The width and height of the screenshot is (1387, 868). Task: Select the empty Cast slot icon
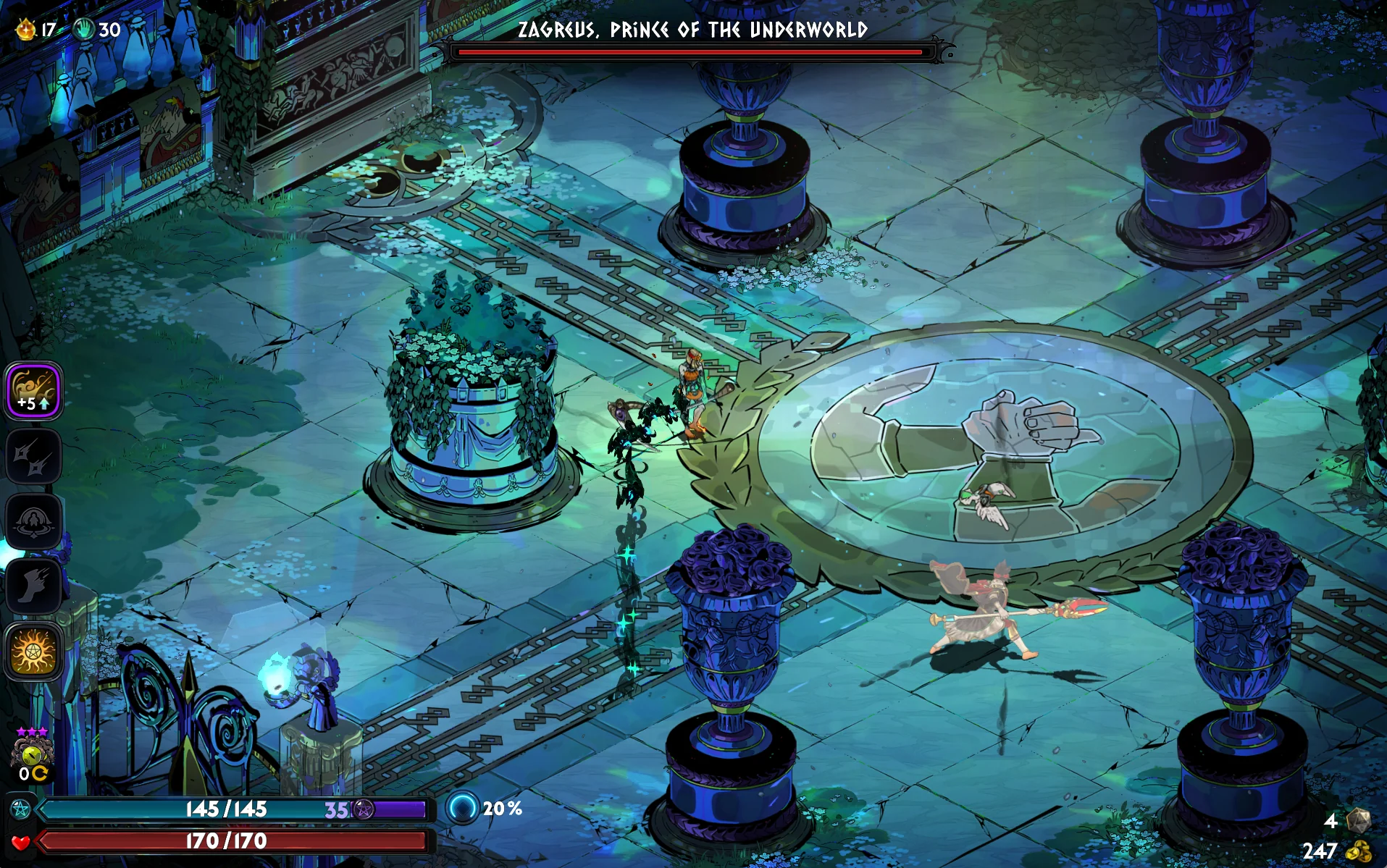click(x=33, y=521)
